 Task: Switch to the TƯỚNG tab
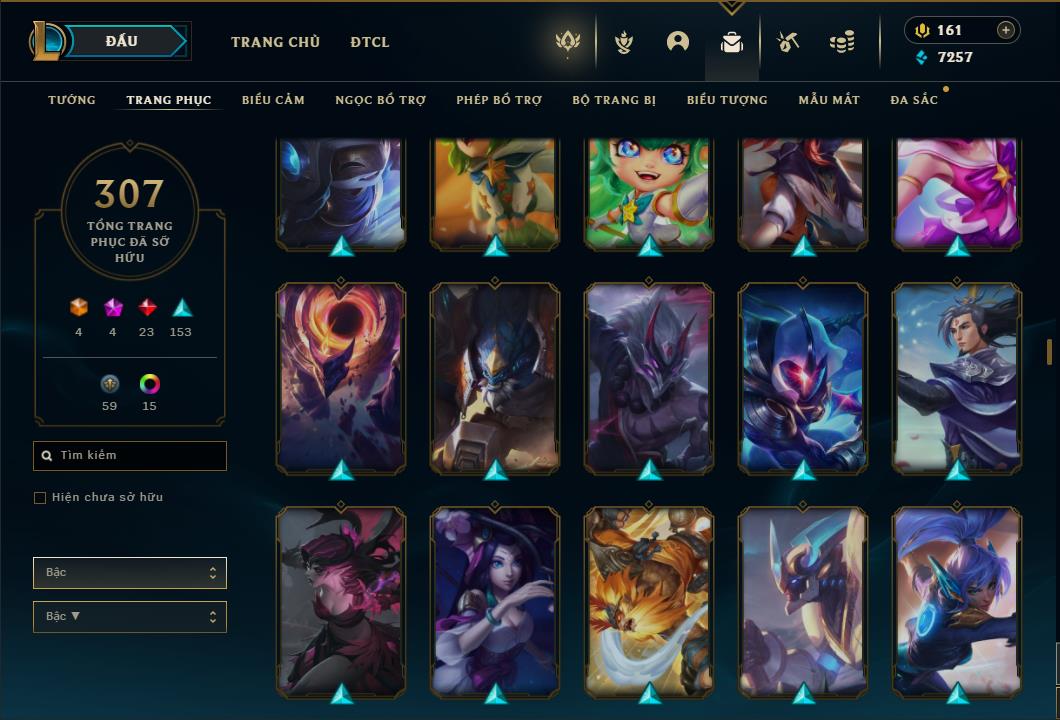pos(72,100)
